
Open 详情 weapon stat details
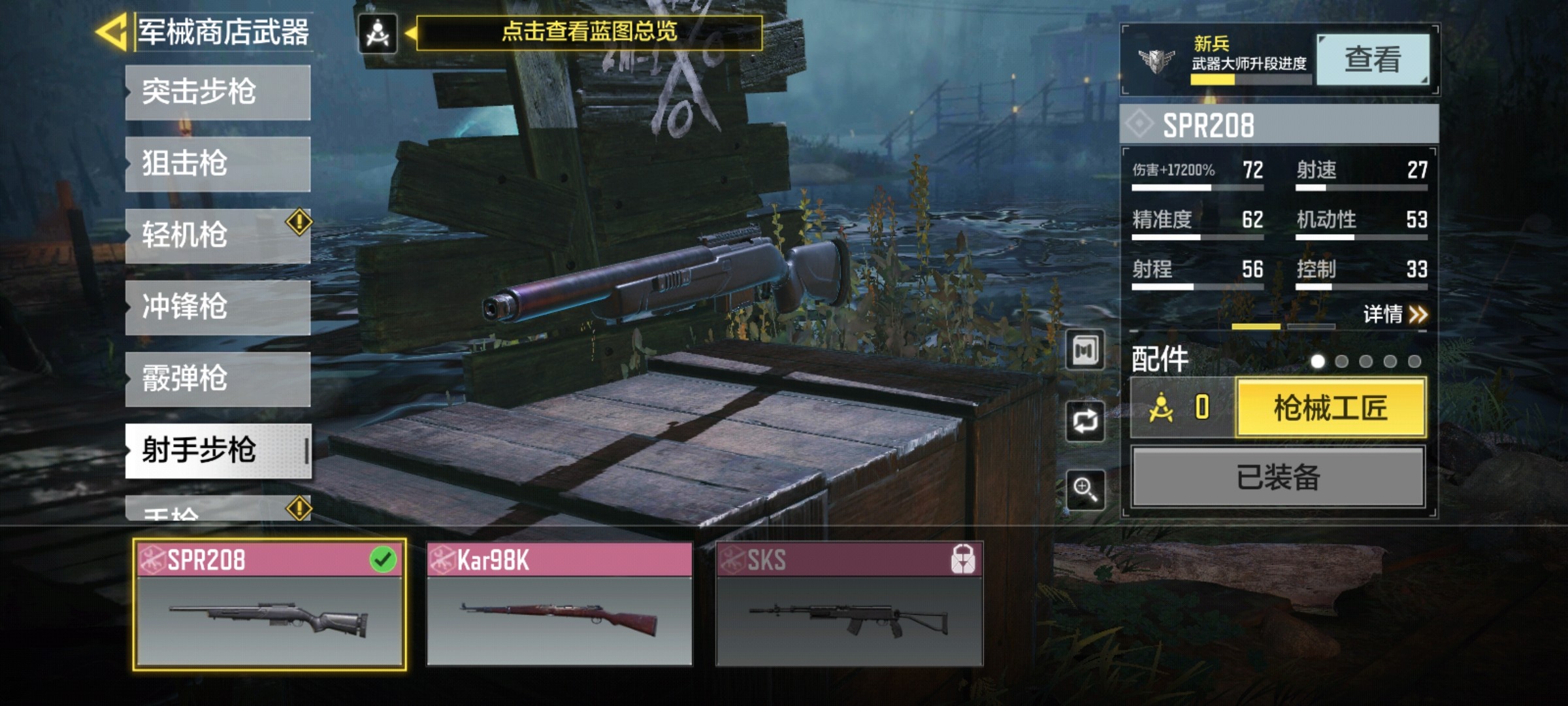click(1394, 314)
